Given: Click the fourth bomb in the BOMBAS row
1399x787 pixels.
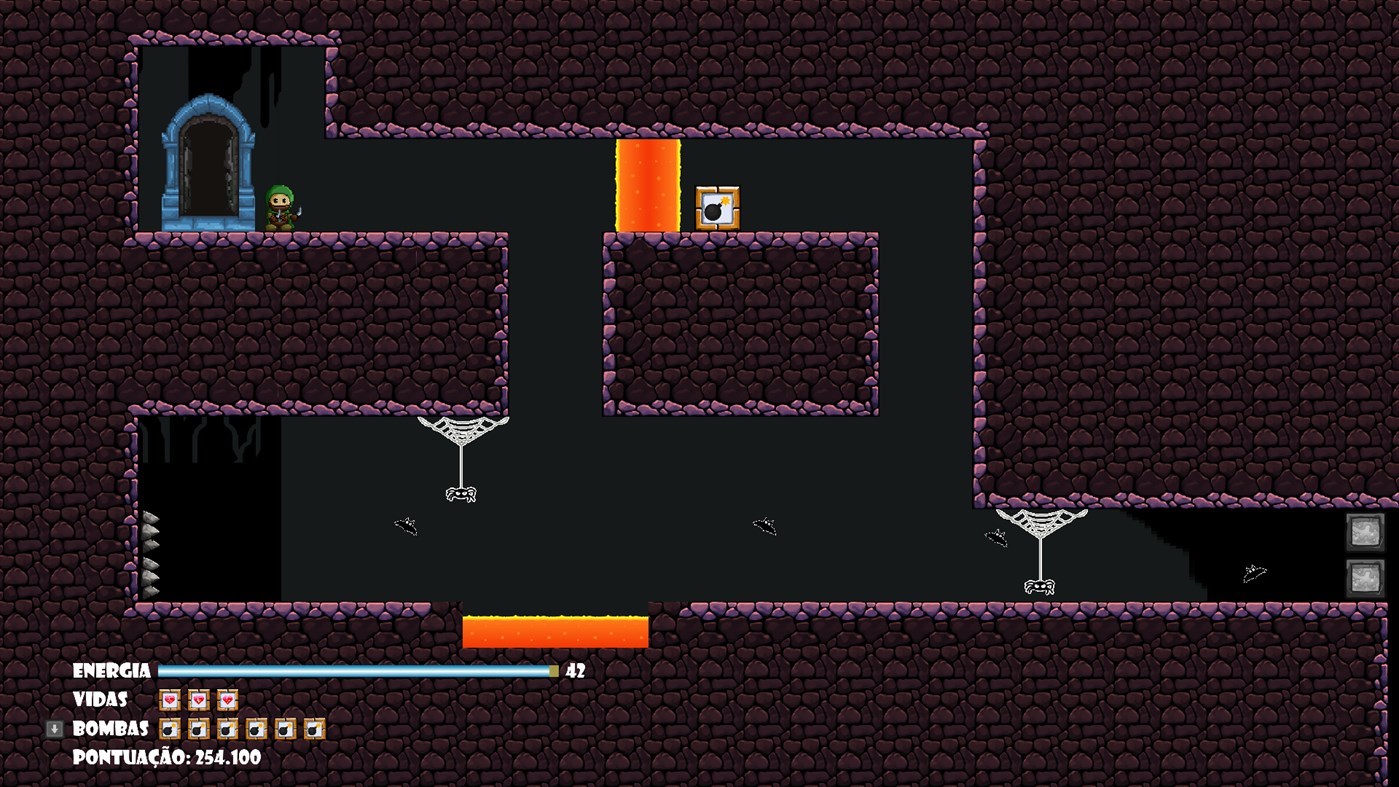Looking at the screenshot, I should tap(255, 728).
